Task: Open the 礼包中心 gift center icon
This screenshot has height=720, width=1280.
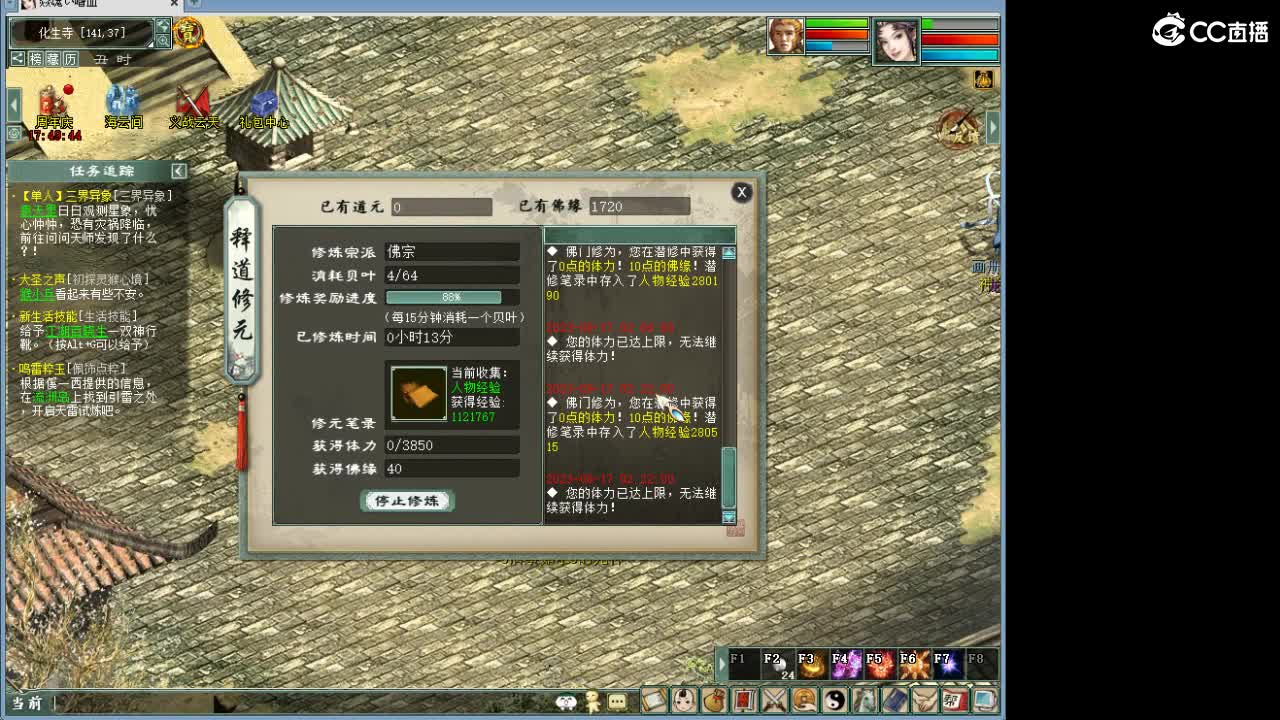Action: point(263,100)
